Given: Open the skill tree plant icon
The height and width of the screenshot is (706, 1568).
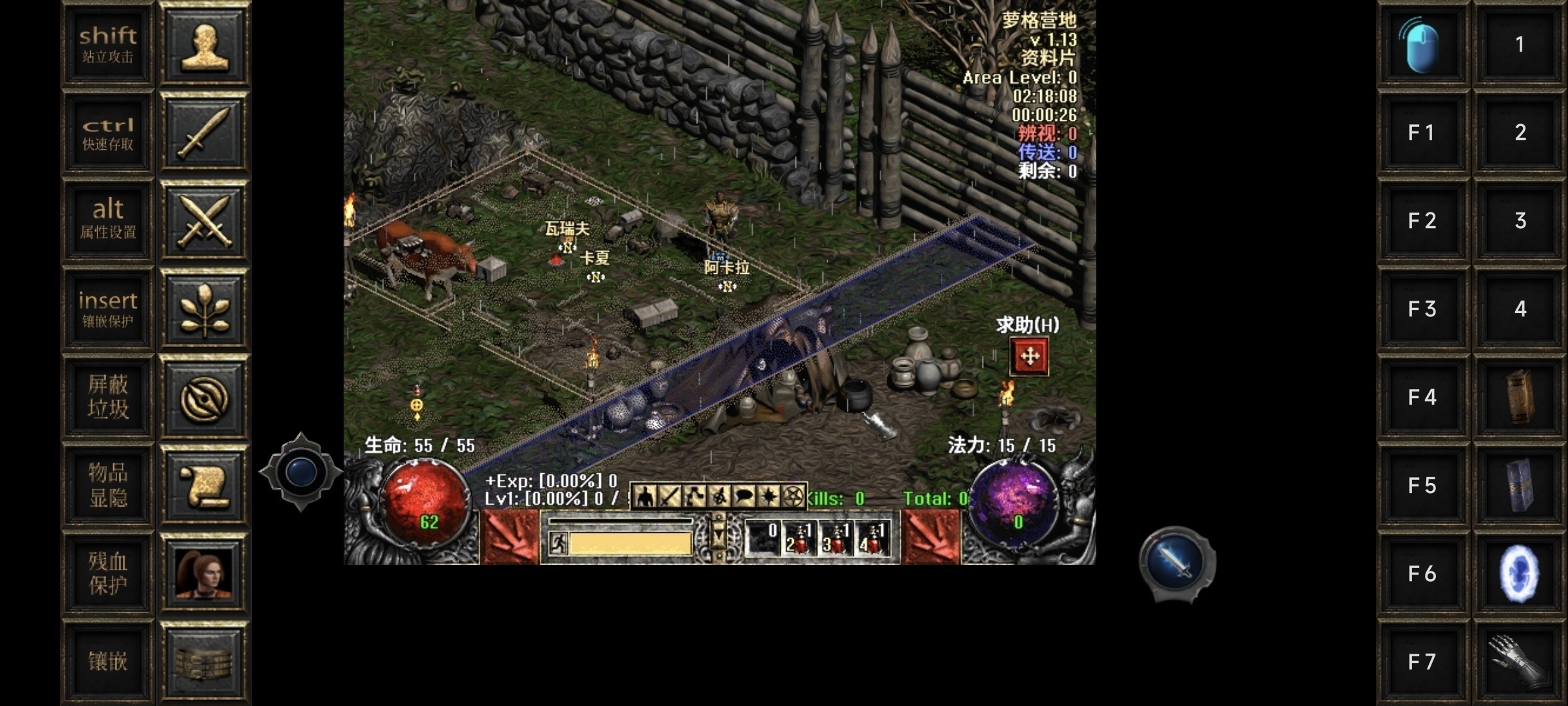Looking at the screenshot, I should [204, 309].
